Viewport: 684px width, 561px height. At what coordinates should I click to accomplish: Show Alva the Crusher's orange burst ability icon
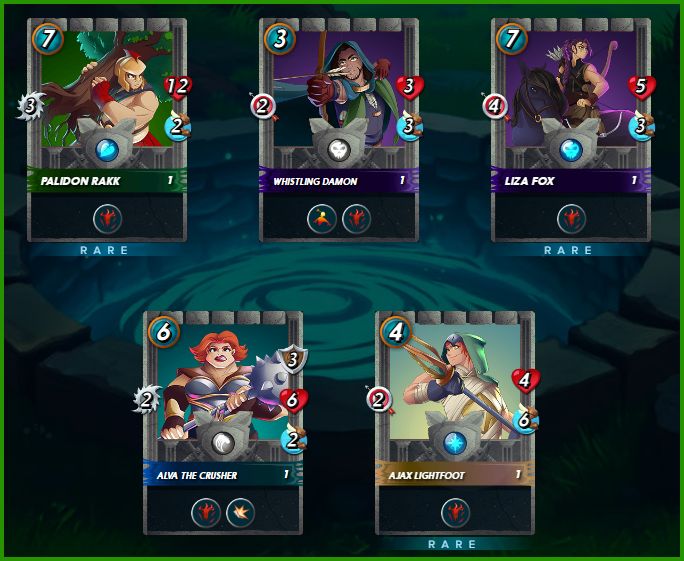point(240,512)
